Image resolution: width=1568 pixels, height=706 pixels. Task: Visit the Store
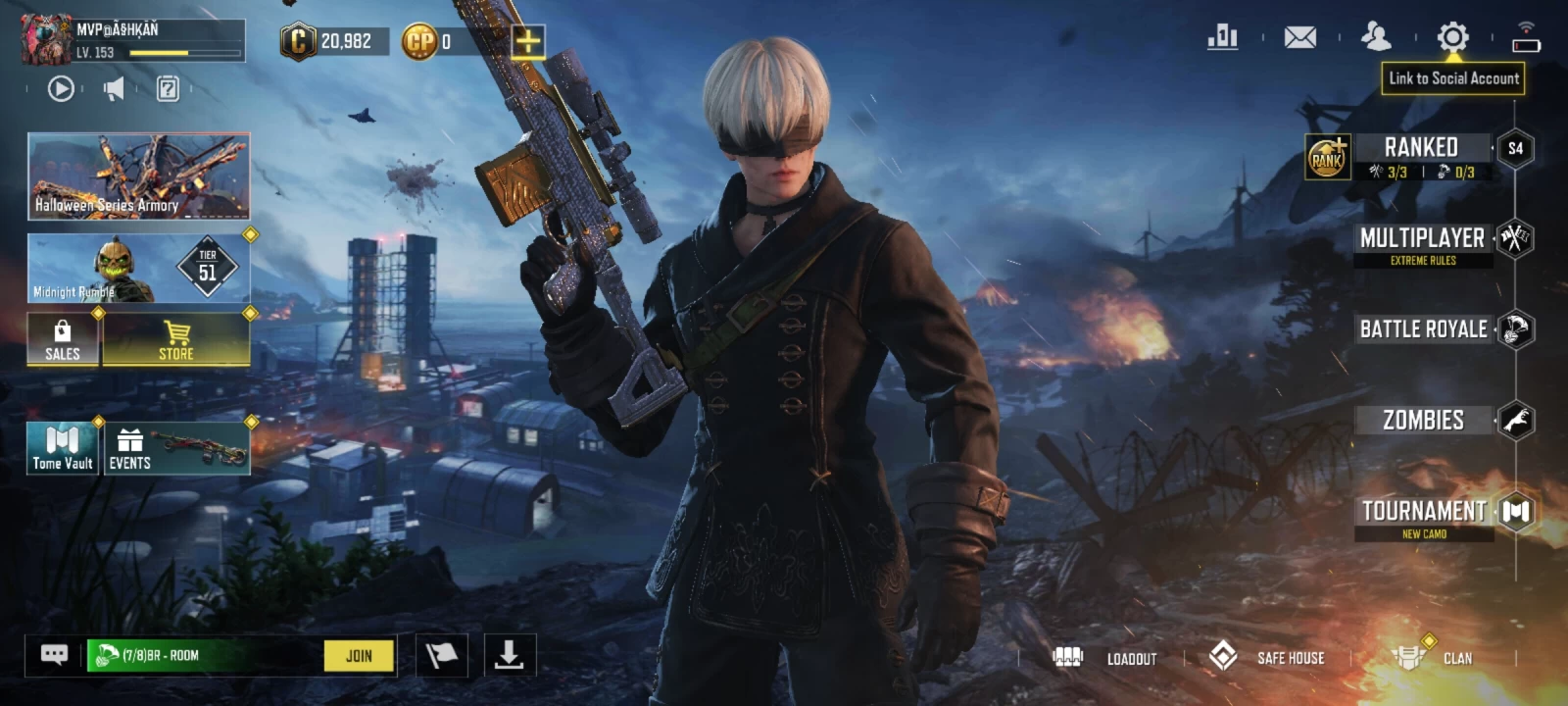point(176,339)
